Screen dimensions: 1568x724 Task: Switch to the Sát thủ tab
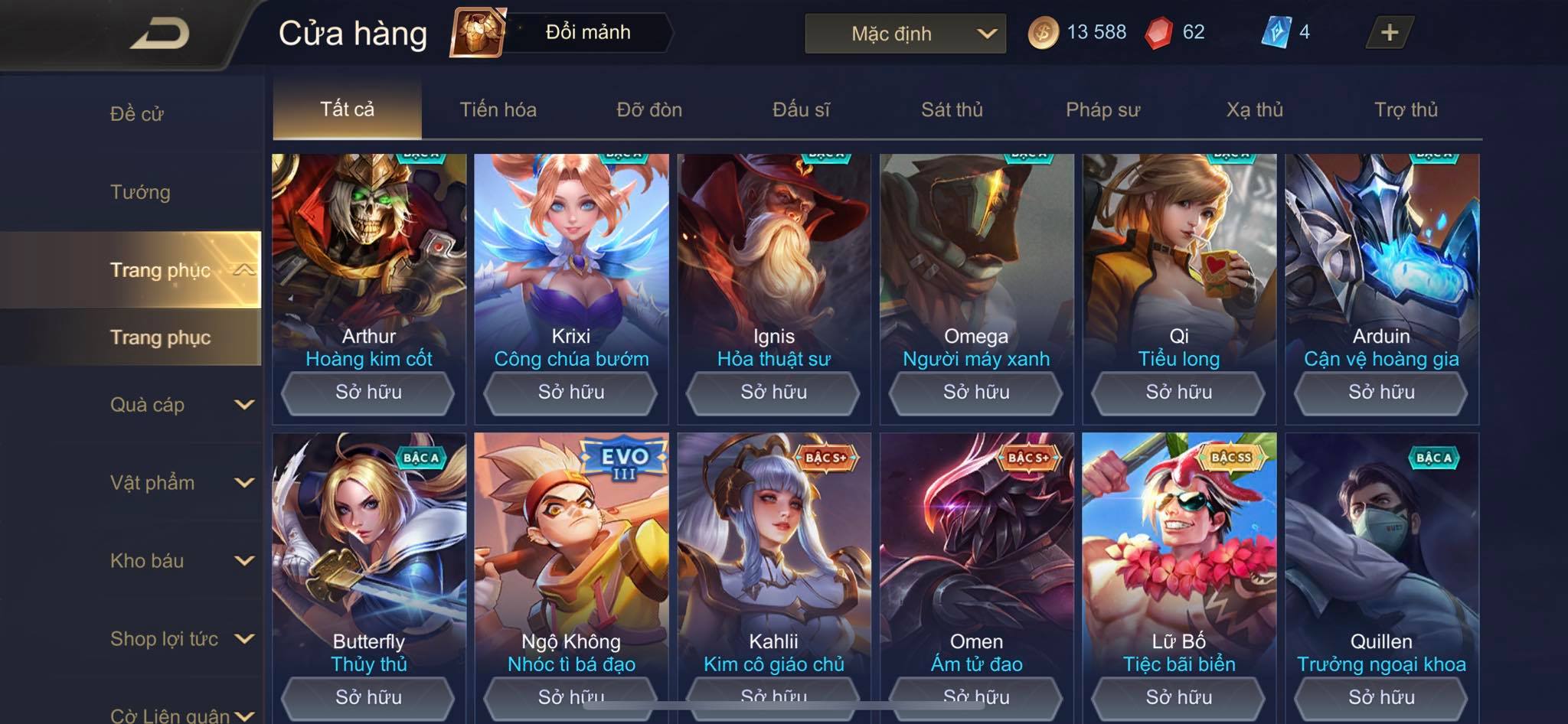tap(952, 109)
